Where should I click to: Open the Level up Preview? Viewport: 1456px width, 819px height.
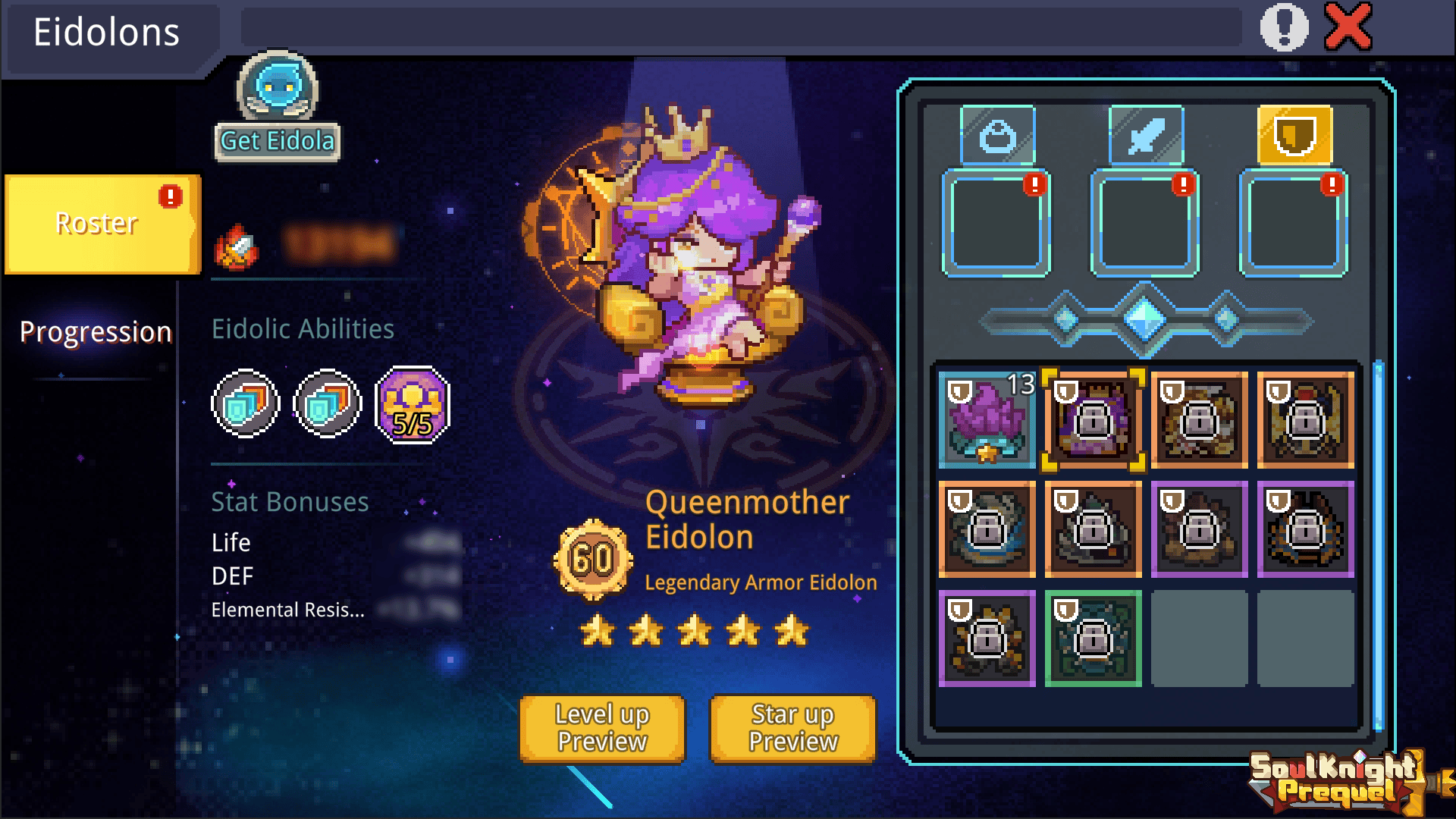tap(601, 728)
